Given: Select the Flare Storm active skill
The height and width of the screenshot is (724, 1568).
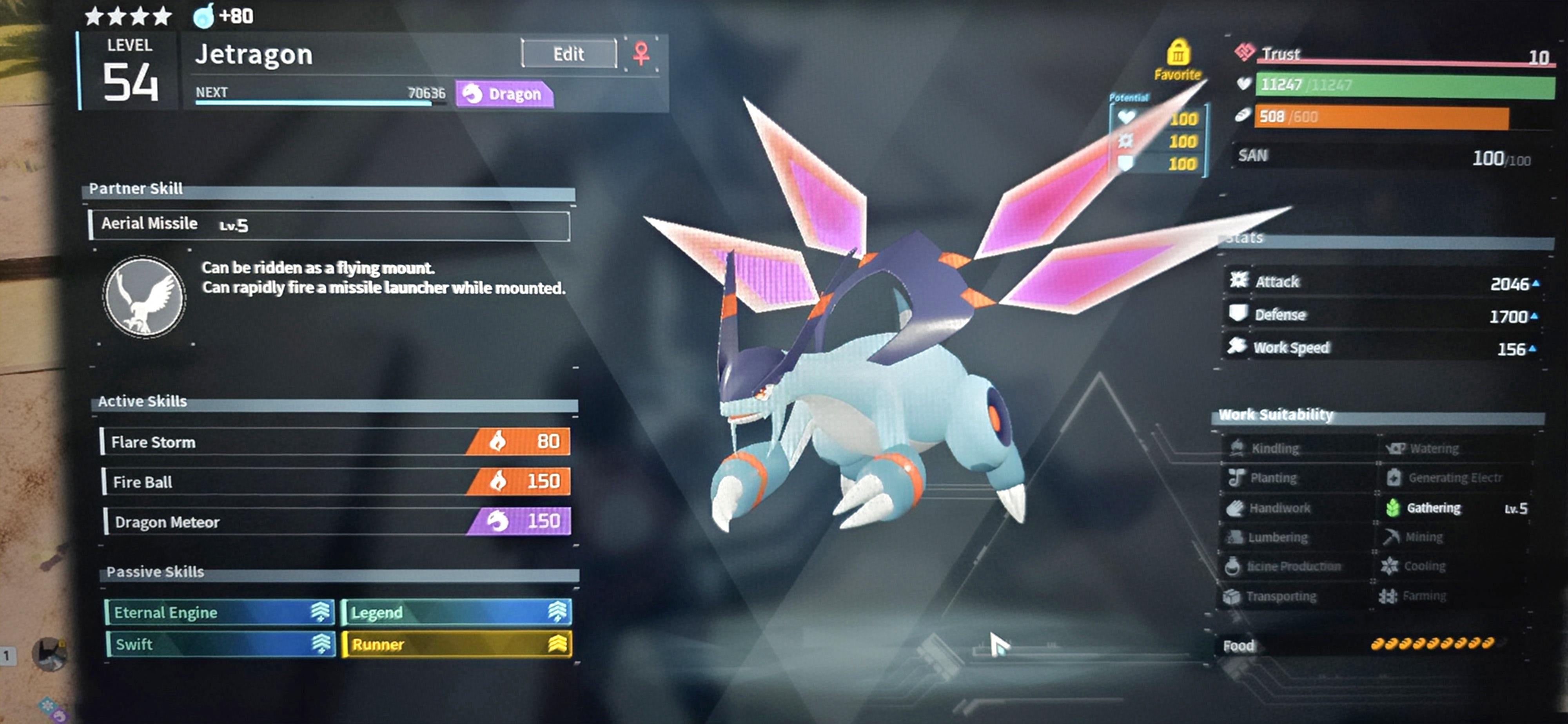Looking at the screenshot, I should (x=336, y=442).
